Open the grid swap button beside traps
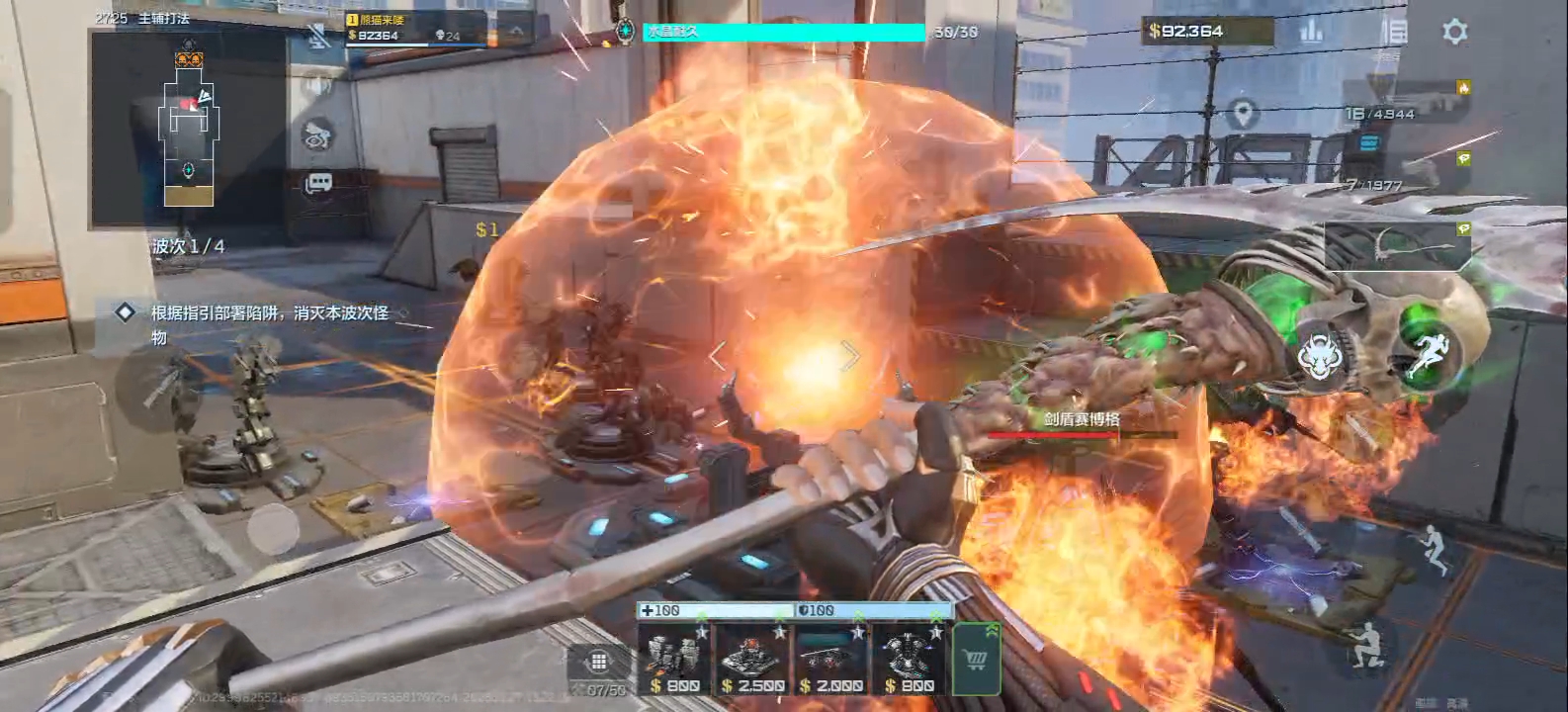 597,663
